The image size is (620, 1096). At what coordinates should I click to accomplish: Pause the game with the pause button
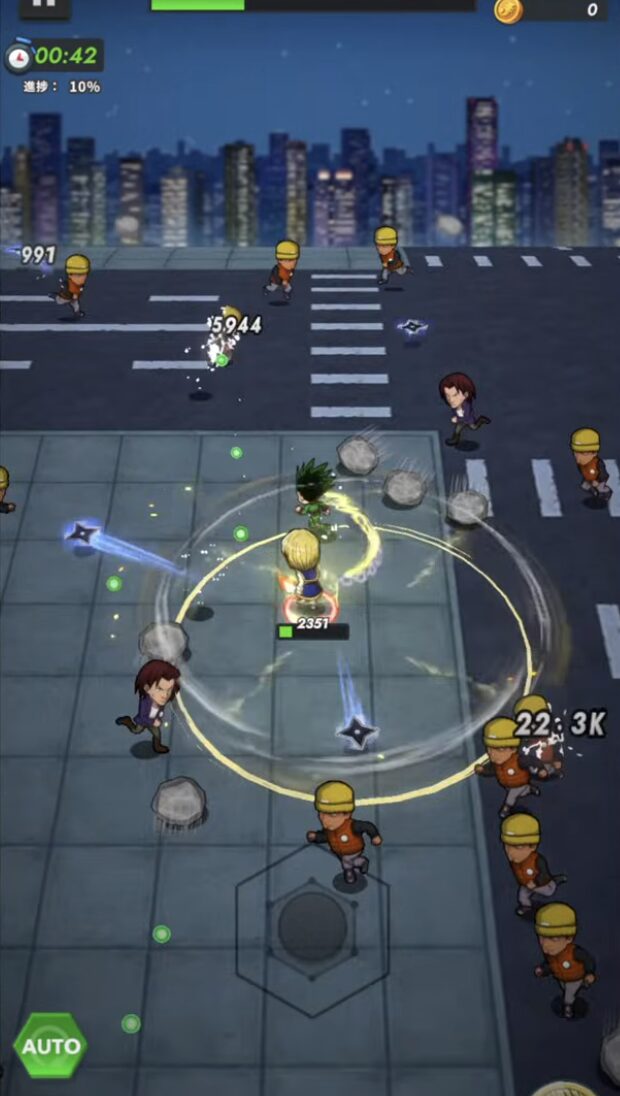(x=44, y=6)
